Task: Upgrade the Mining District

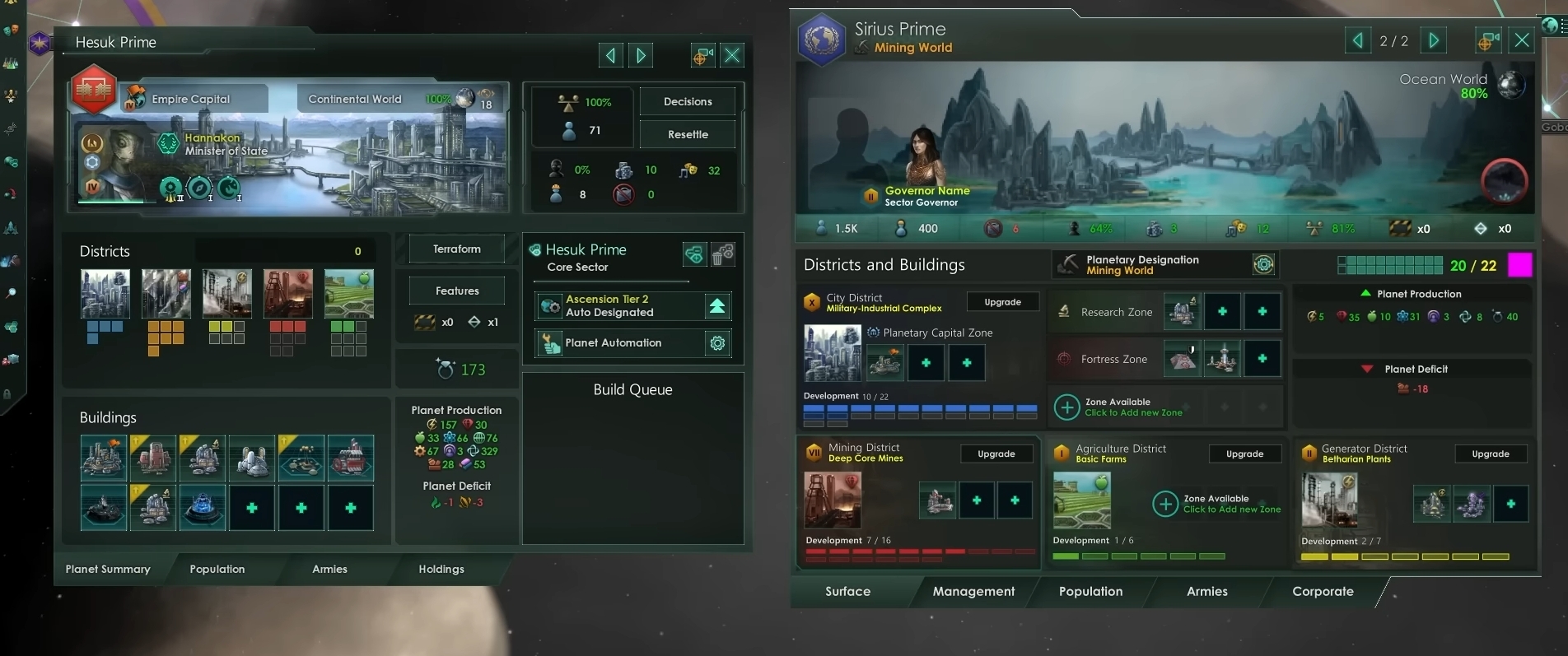Action: coord(996,454)
